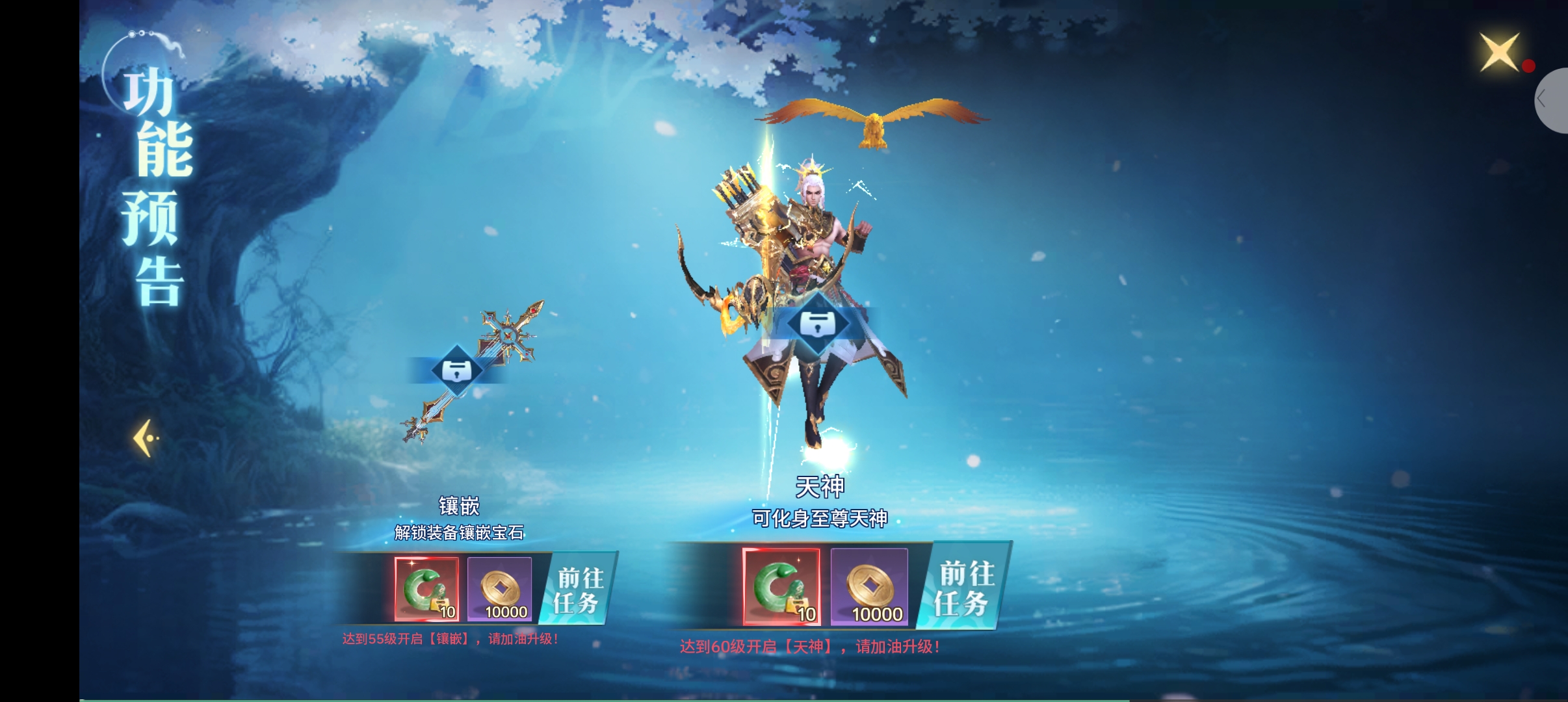The height and width of the screenshot is (702, 1568).
Task: Select 10000 coin reward under 镶嵌
Action: coord(499,589)
